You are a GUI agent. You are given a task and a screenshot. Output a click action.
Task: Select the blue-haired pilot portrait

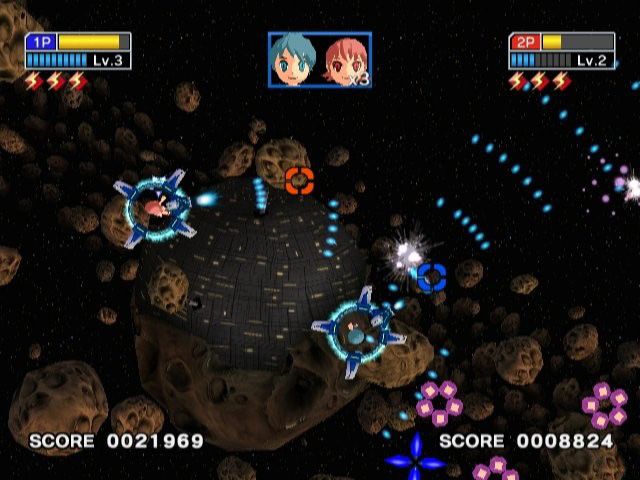(x=295, y=59)
